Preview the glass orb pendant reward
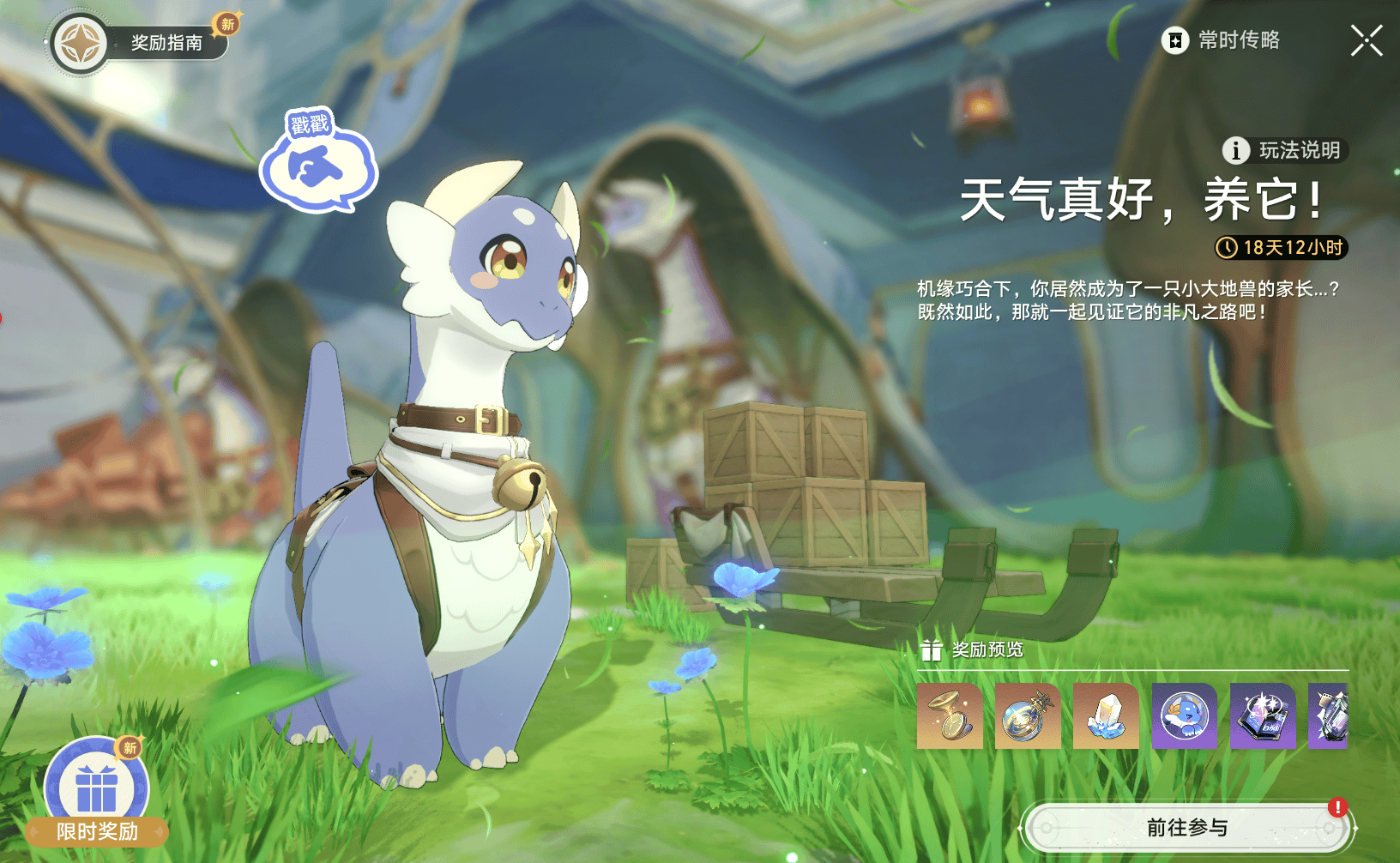Image resolution: width=1400 pixels, height=863 pixels. click(x=1028, y=716)
